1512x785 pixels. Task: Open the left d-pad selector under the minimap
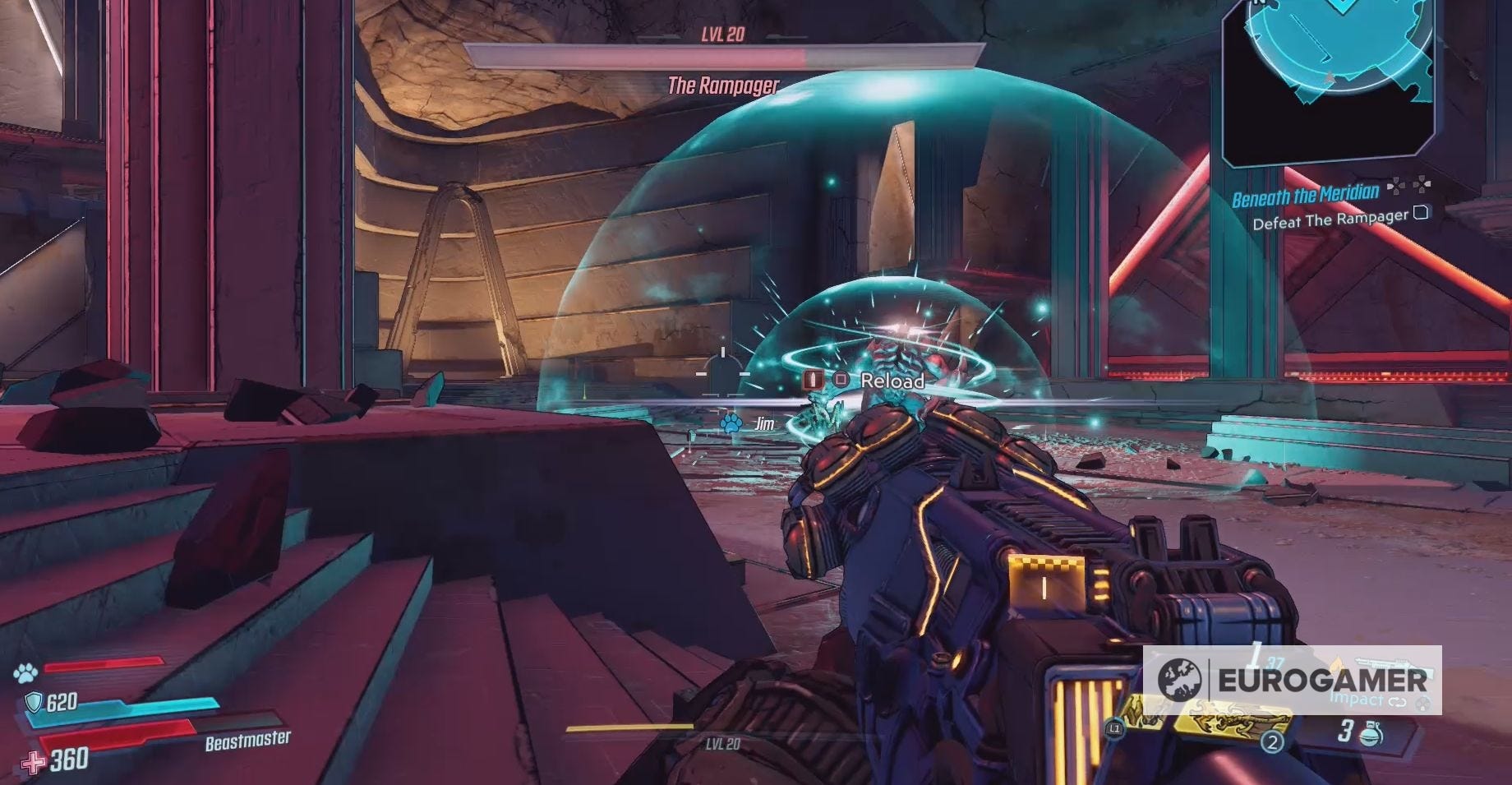tap(1395, 187)
